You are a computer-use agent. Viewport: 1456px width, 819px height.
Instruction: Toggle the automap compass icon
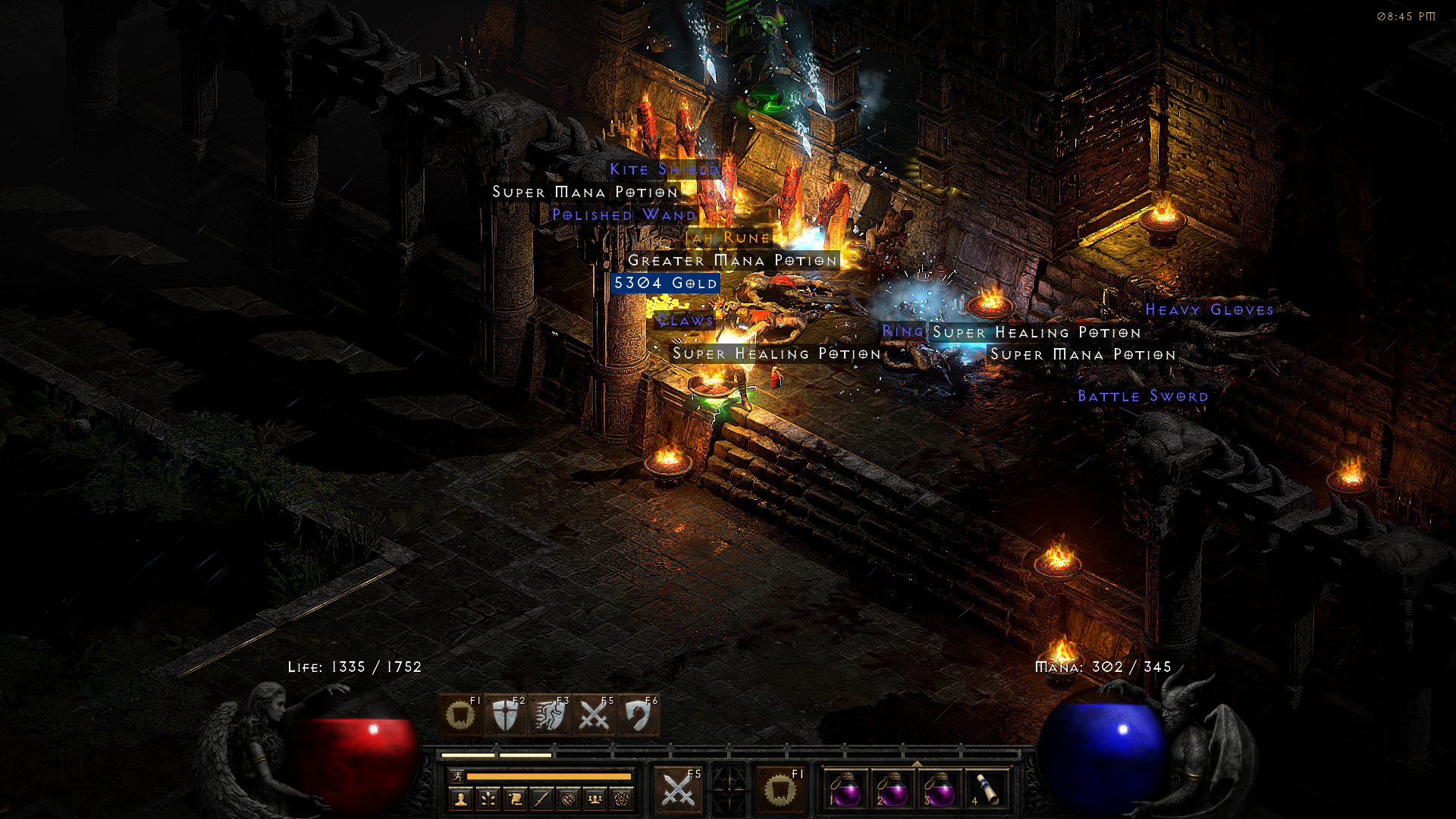(x=569, y=799)
